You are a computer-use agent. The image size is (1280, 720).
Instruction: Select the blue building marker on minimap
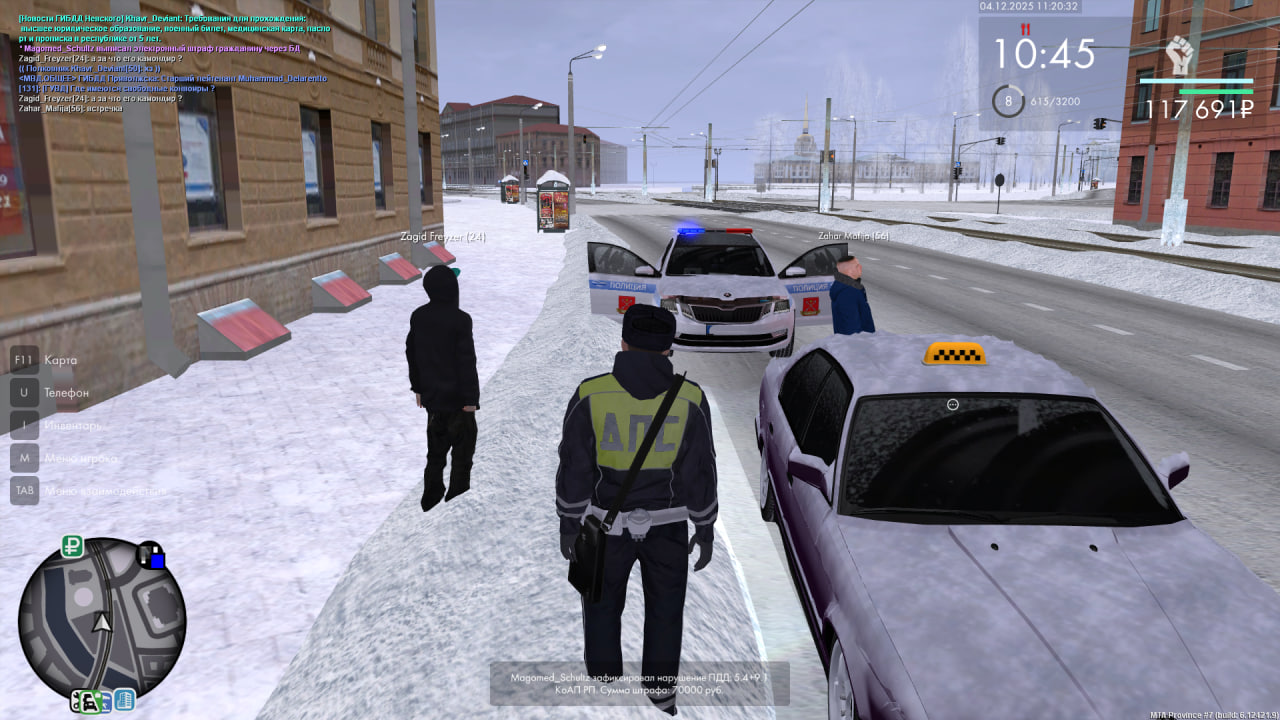click(x=124, y=700)
